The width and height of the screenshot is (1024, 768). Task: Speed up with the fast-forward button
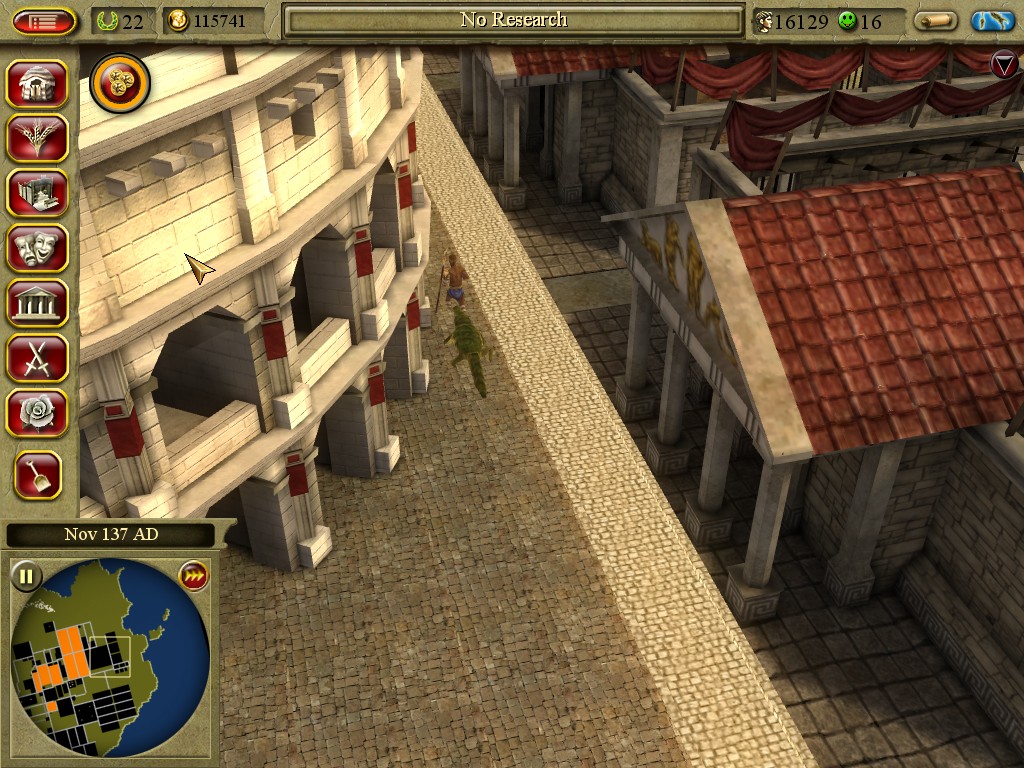(192, 576)
